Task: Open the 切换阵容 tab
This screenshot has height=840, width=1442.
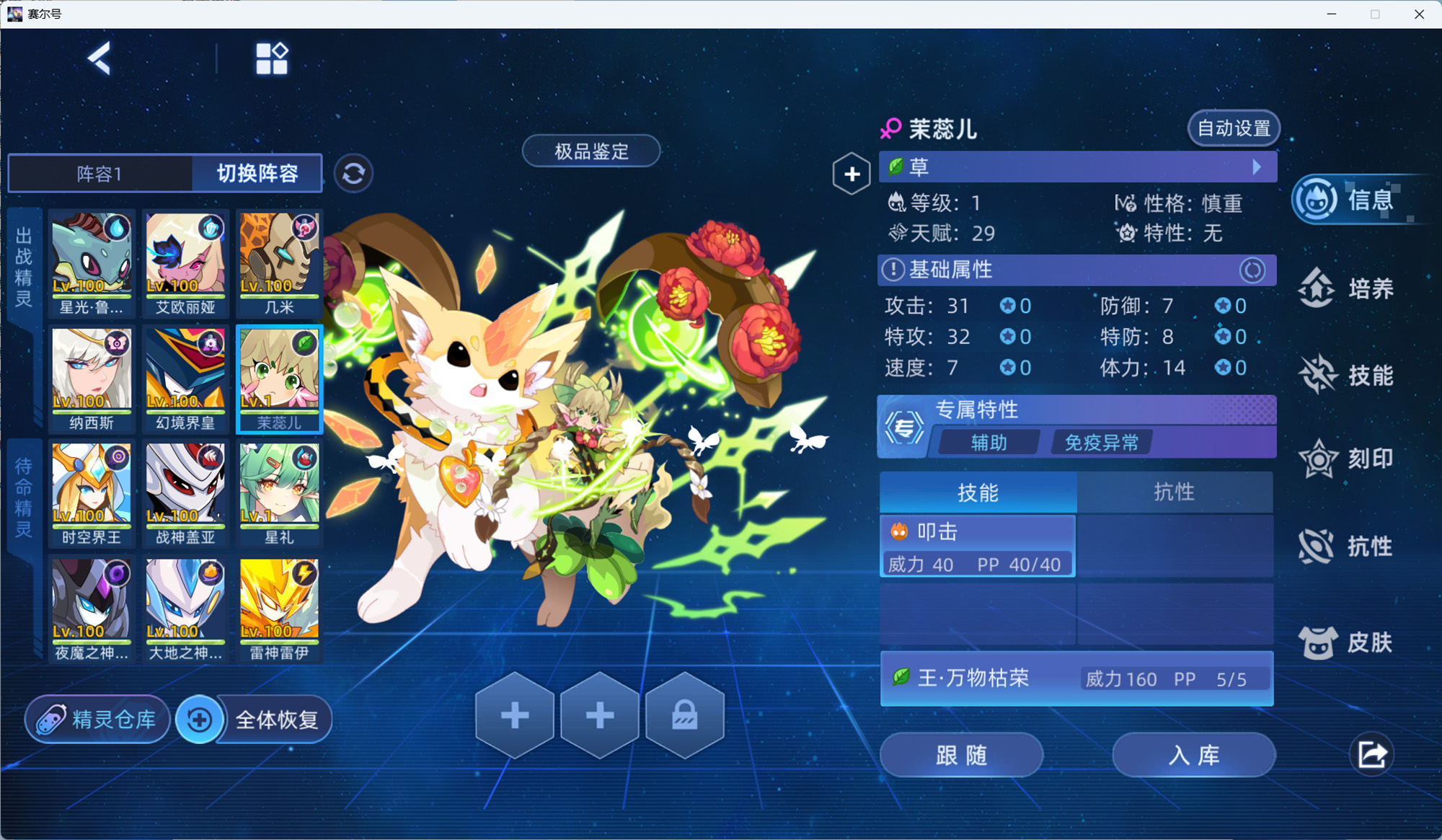Action: [x=257, y=174]
